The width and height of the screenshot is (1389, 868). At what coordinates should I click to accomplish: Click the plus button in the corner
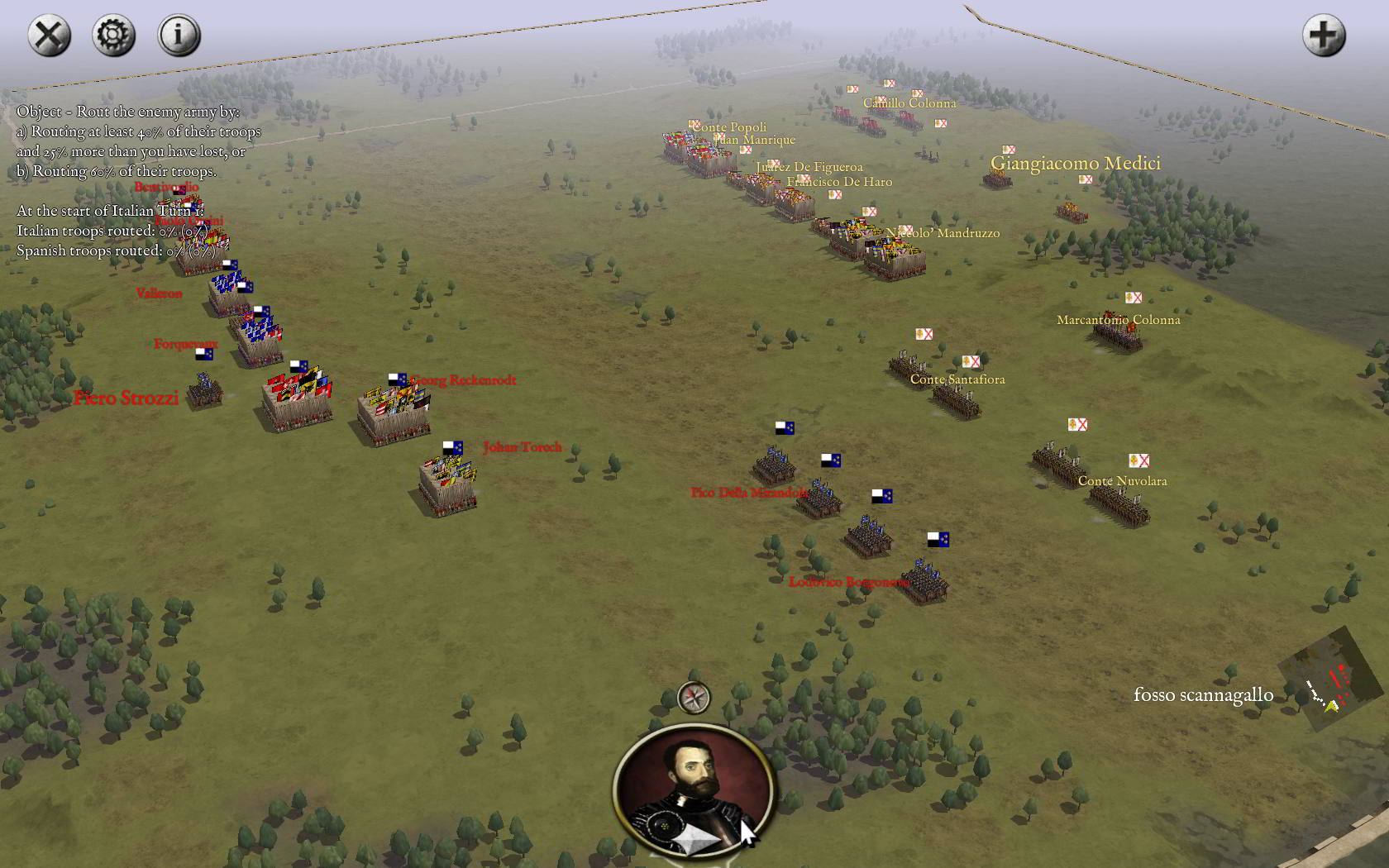pos(1324,36)
